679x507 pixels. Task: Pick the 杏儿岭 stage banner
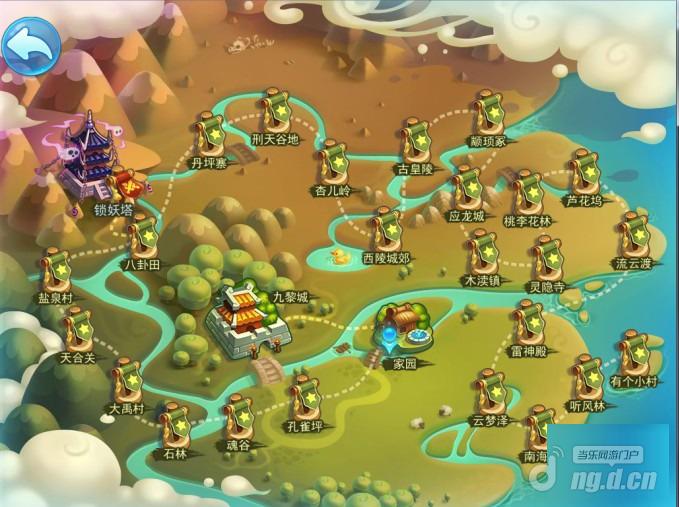(x=333, y=162)
